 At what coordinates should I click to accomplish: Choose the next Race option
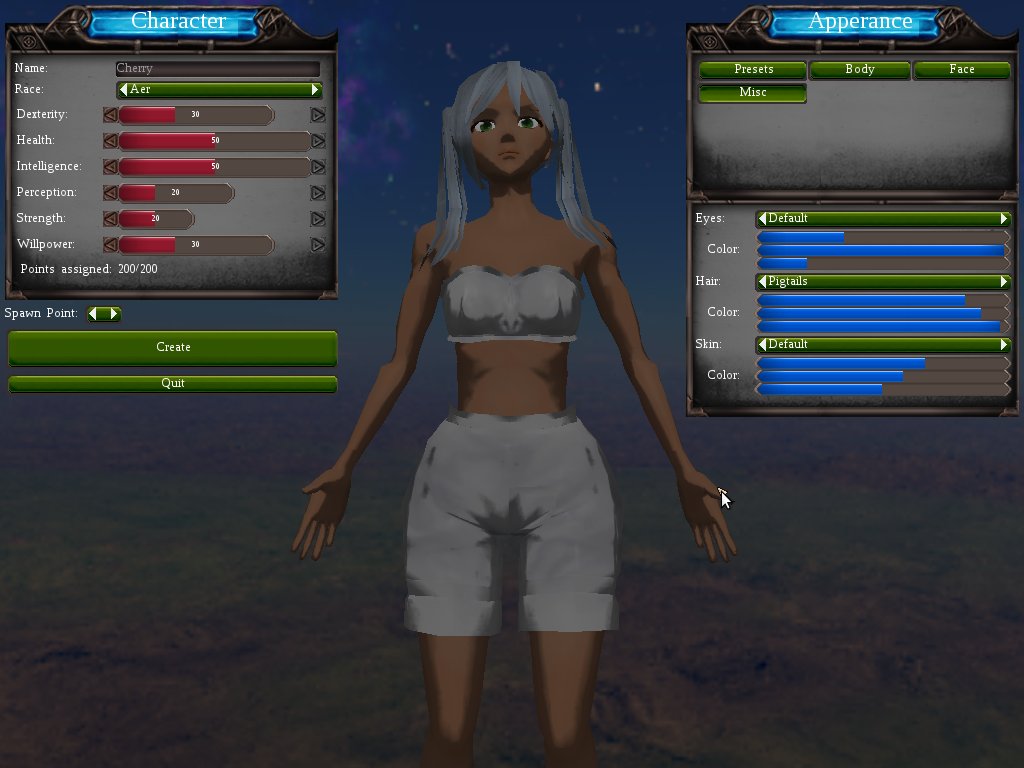point(315,90)
